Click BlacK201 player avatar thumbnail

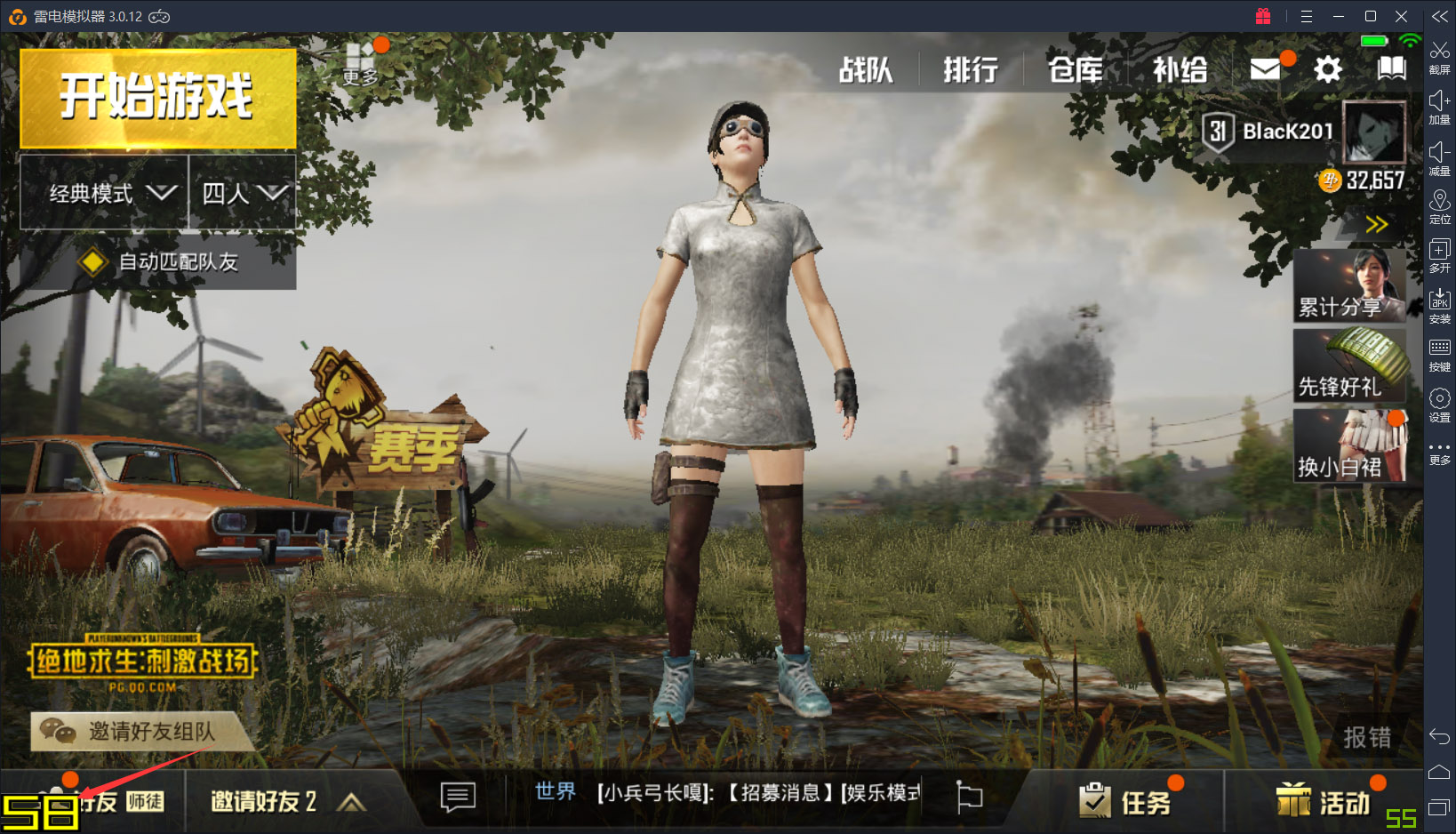pos(1375,132)
